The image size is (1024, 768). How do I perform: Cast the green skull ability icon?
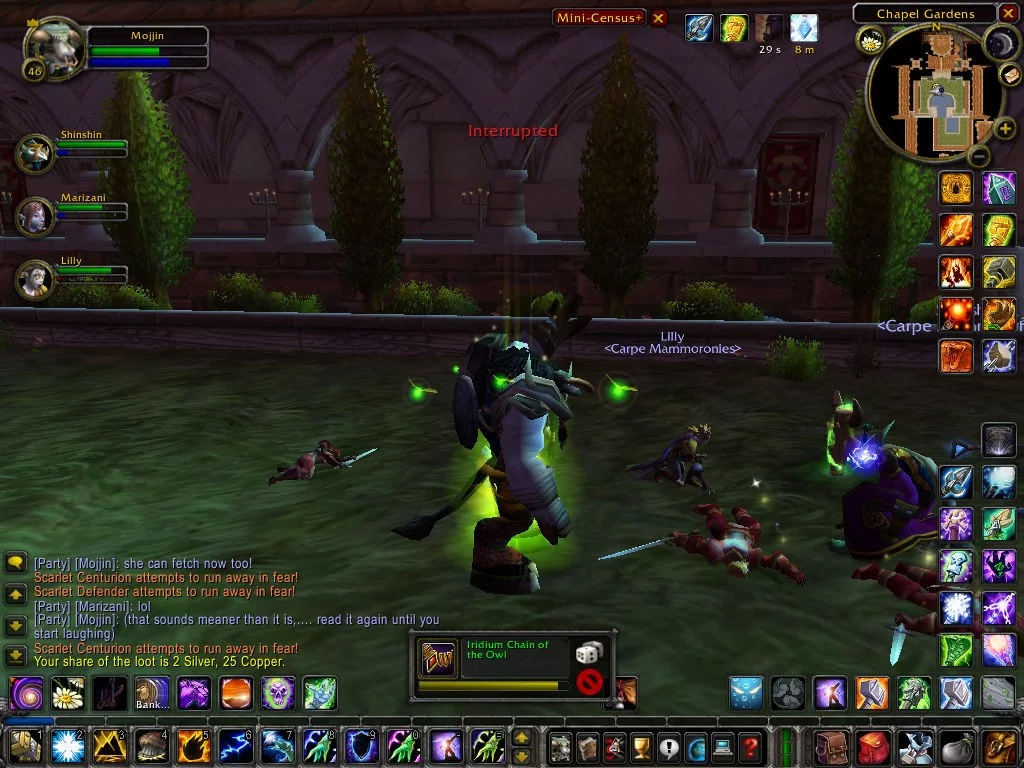coord(278,692)
